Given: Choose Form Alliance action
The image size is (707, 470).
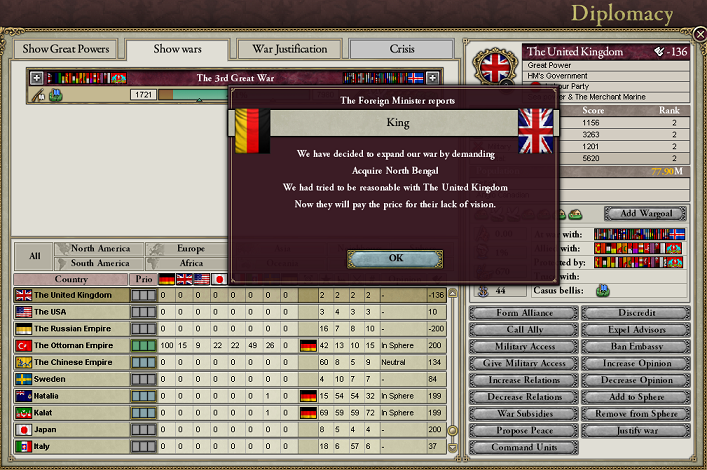Looking at the screenshot, I should [x=522, y=313].
